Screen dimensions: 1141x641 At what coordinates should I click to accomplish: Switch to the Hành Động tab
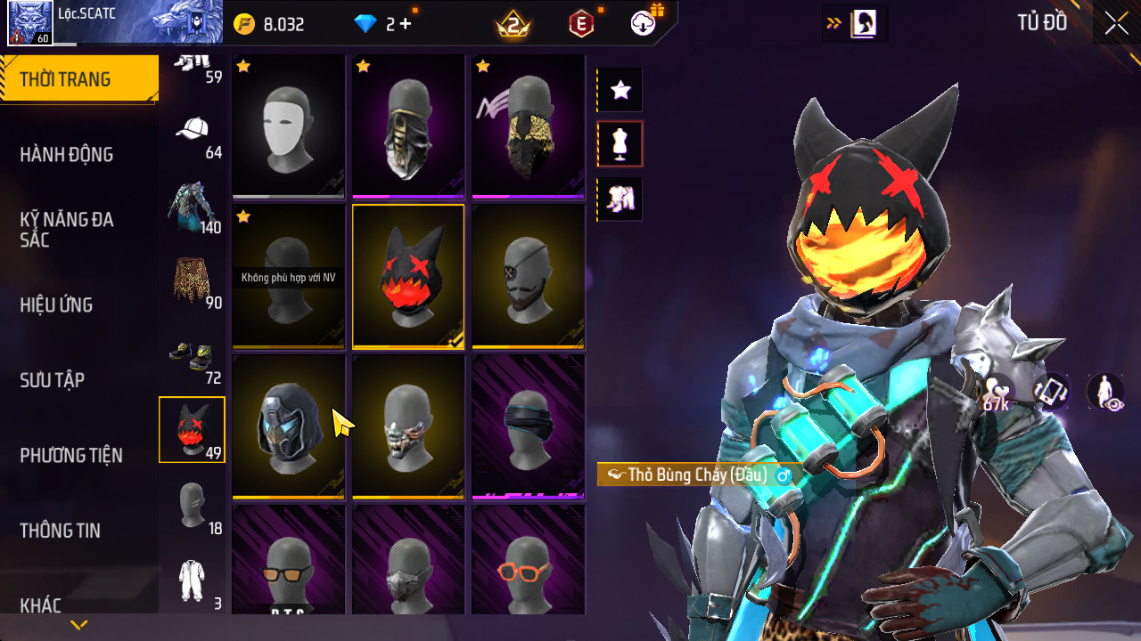tap(67, 155)
